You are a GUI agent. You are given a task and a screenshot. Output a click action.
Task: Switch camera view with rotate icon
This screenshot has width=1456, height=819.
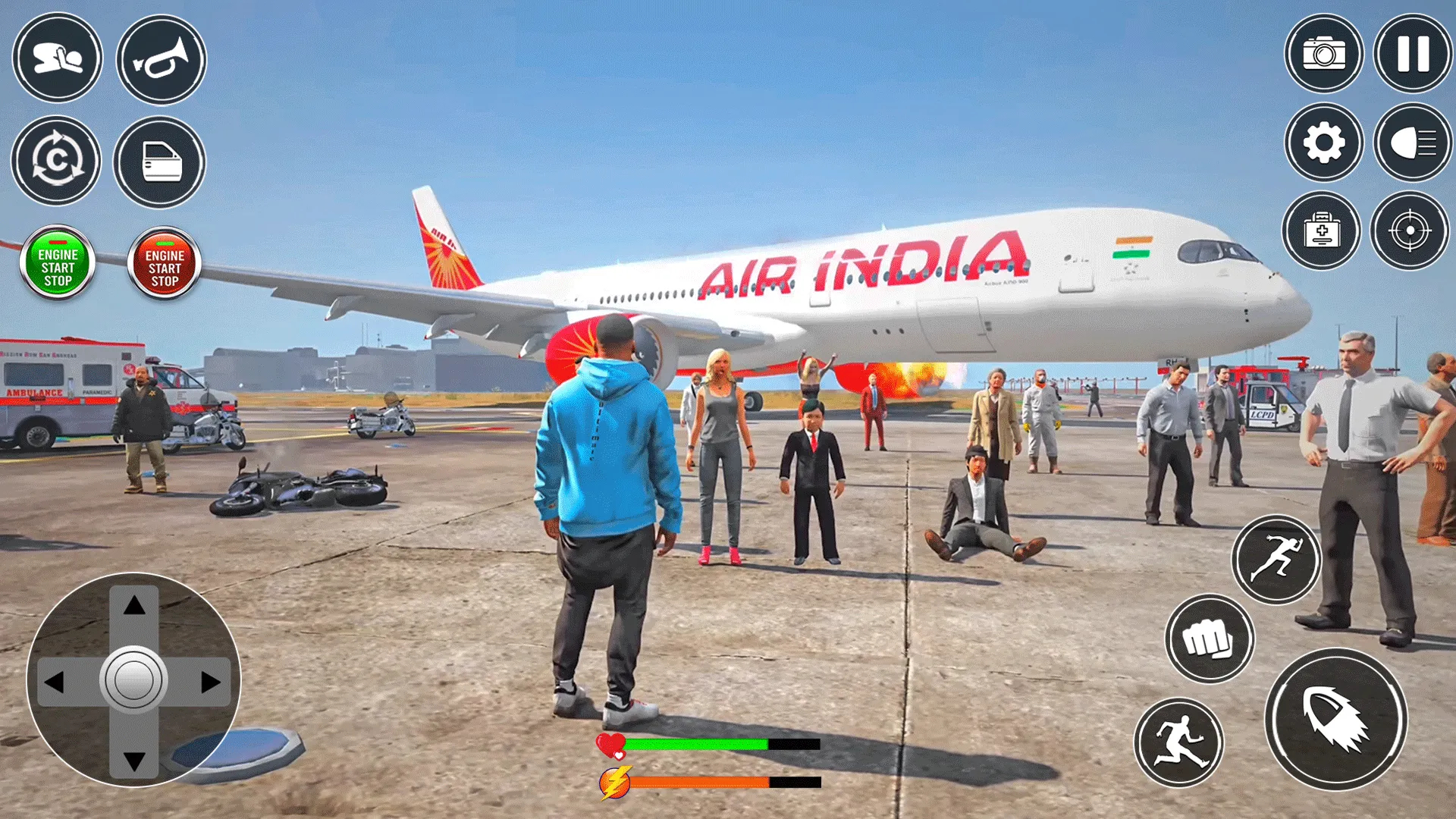point(57,161)
